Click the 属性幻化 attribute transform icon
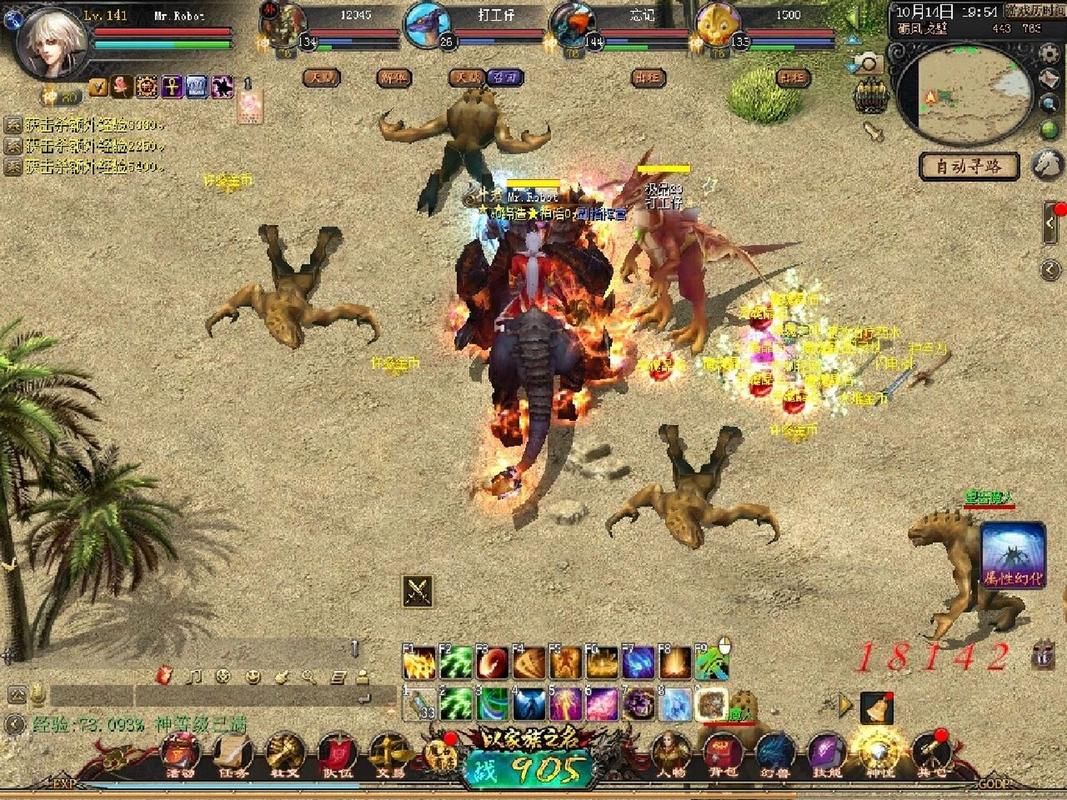Viewport: 1067px width, 800px height. [1012, 557]
